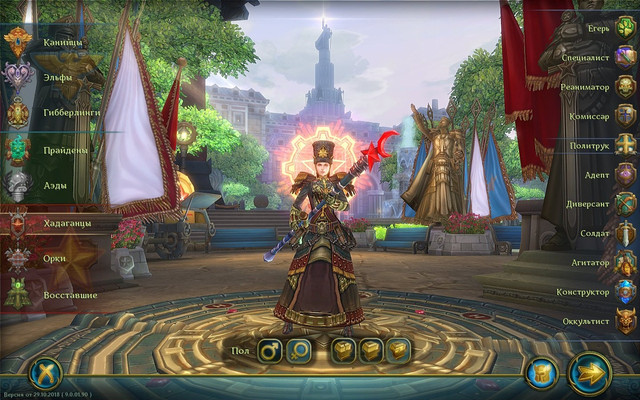Select the Прайдены race
Screen dimensions: 640x400
tap(20, 149)
